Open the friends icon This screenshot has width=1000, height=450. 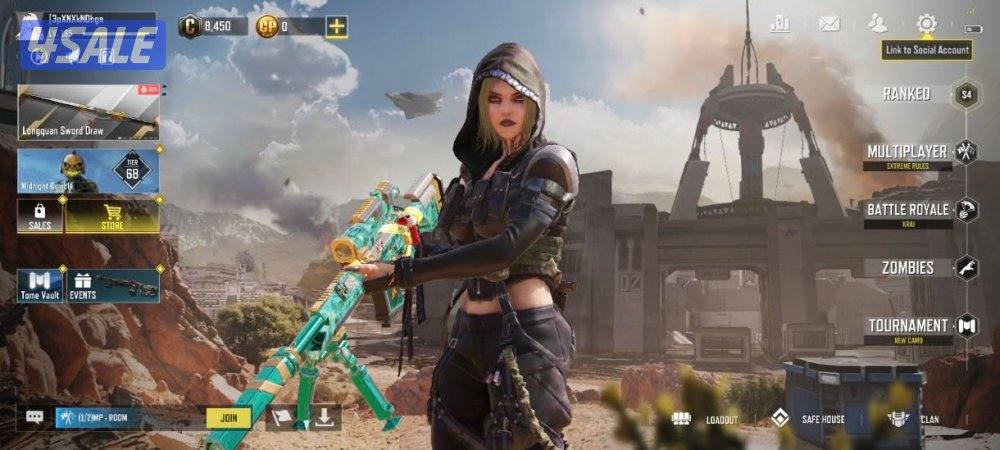tap(878, 24)
